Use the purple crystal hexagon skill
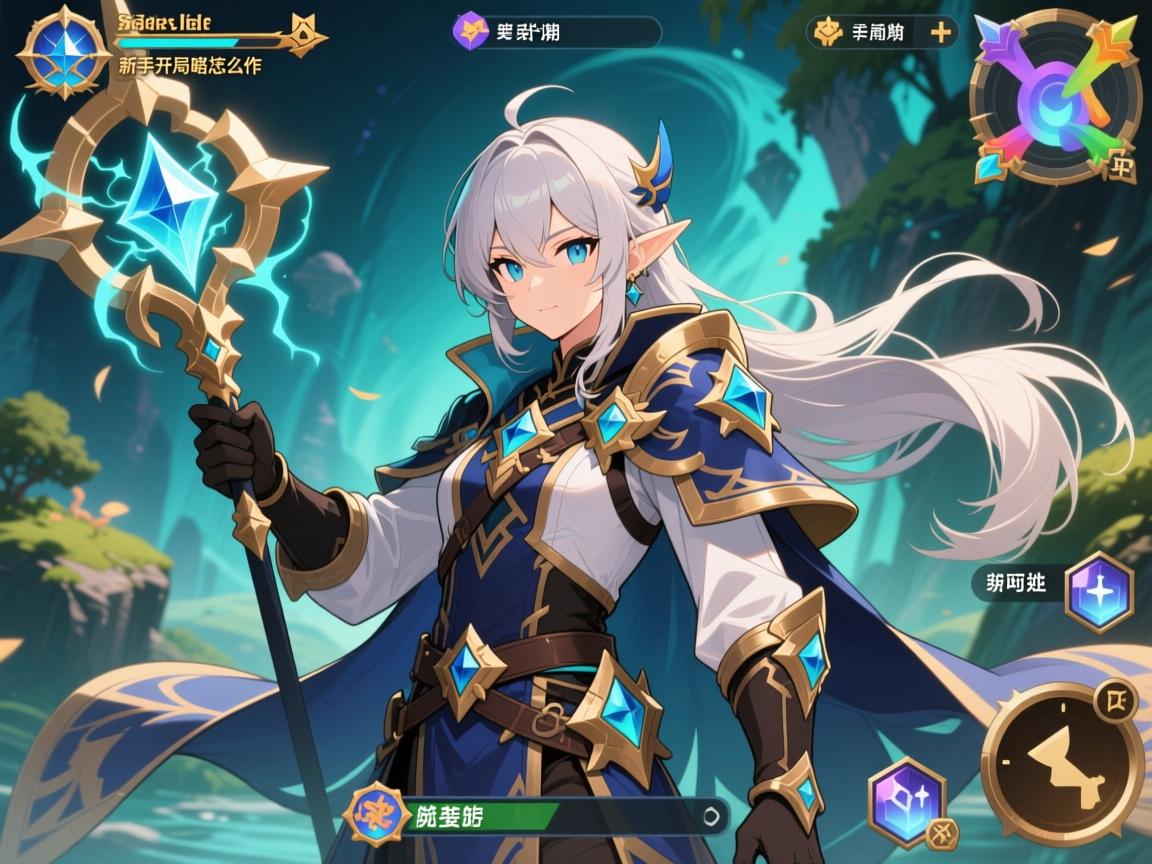The width and height of the screenshot is (1152, 864). [x=906, y=801]
